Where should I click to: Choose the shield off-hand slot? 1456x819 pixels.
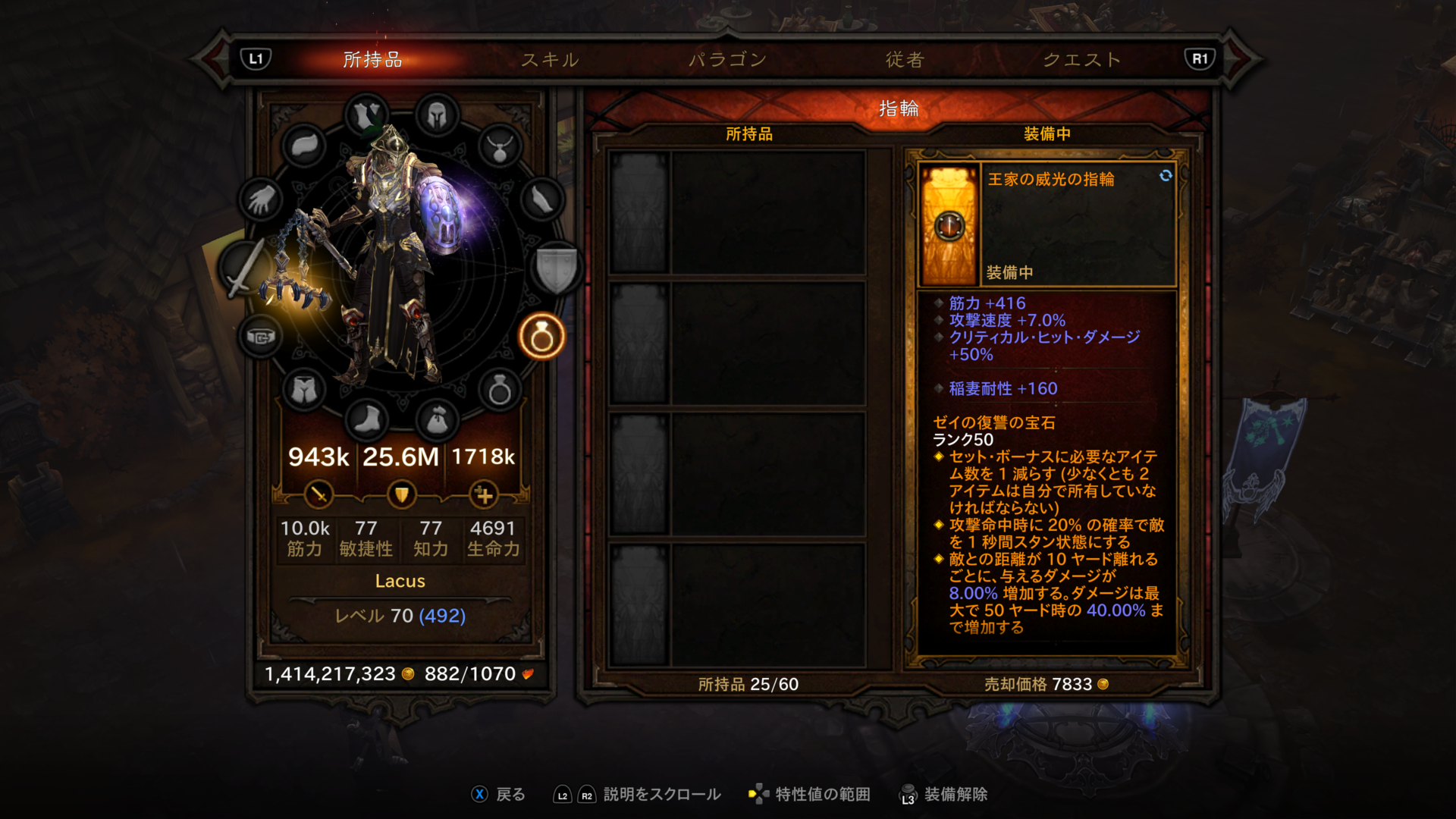coord(557,268)
